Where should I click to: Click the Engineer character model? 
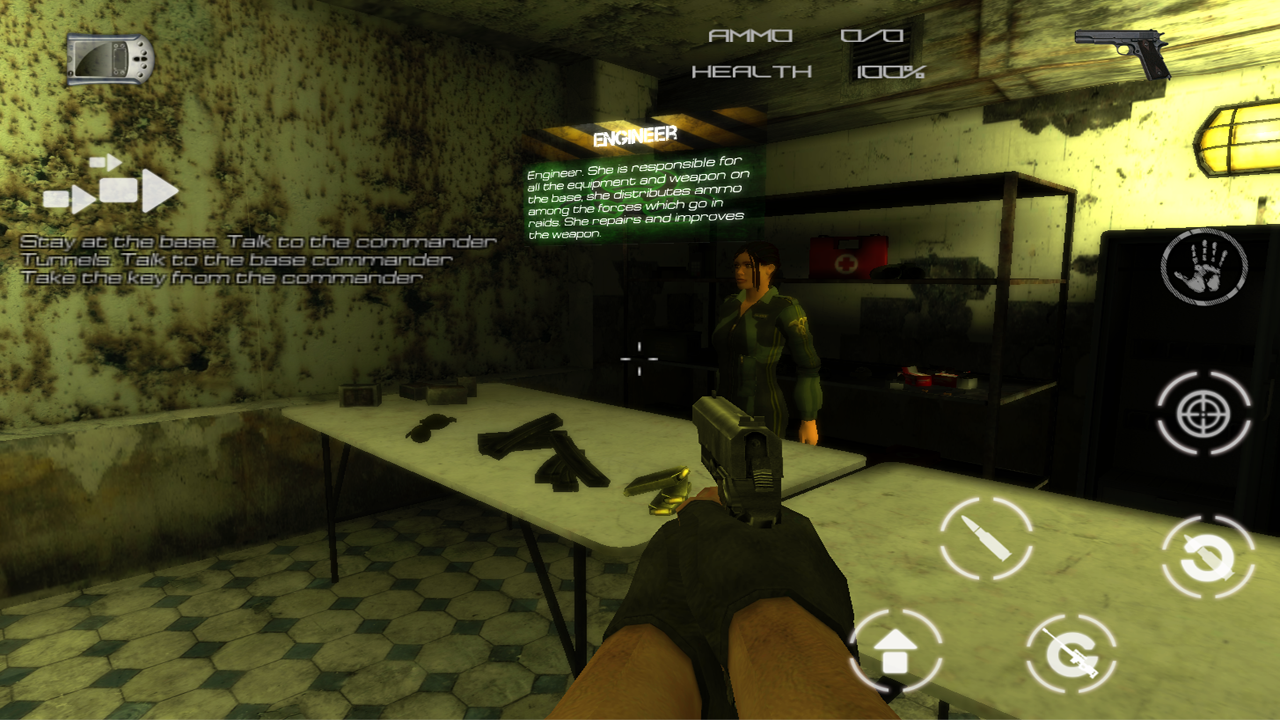tap(760, 330)
